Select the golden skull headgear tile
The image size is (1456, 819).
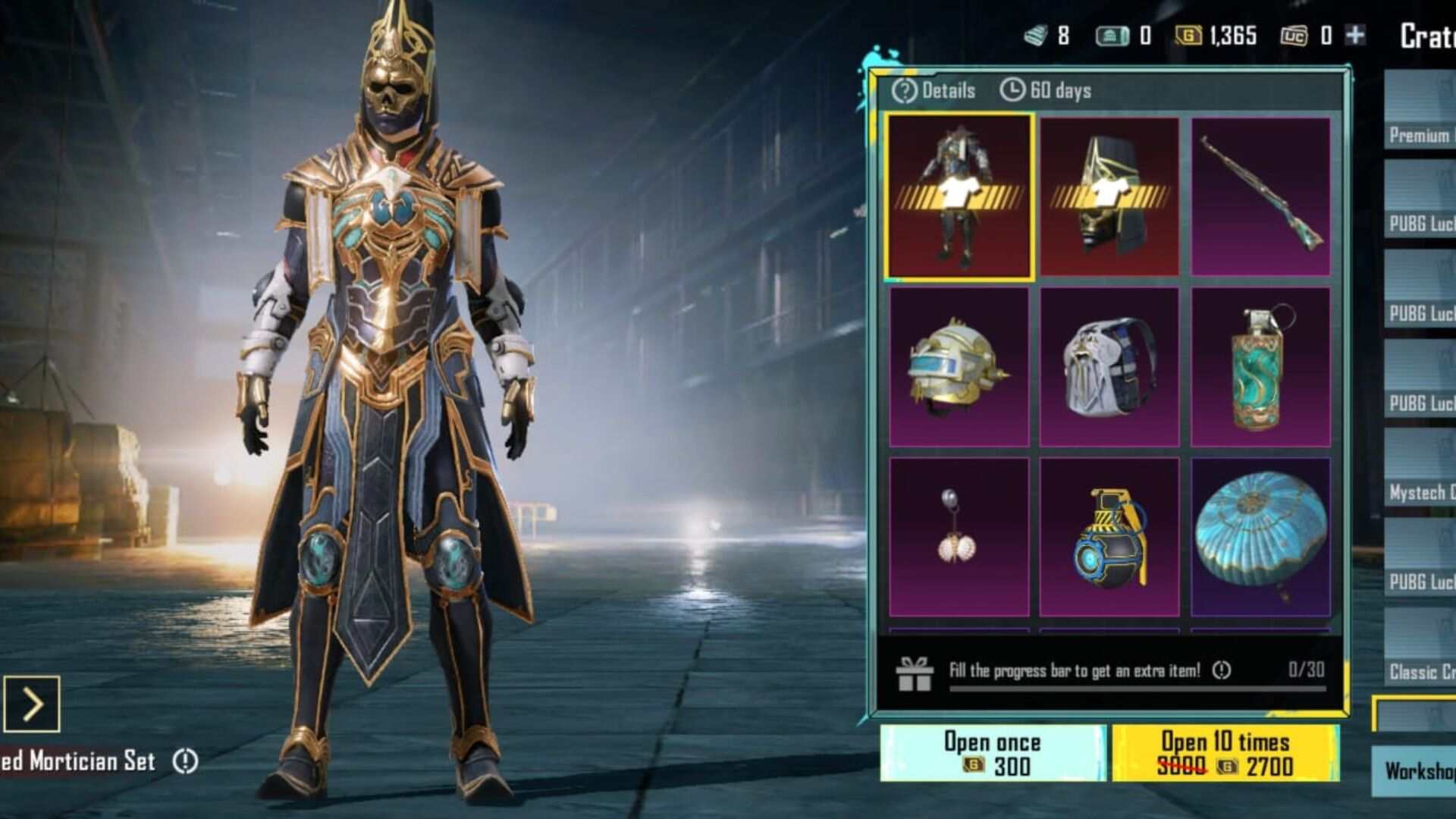coord(1109,196)
